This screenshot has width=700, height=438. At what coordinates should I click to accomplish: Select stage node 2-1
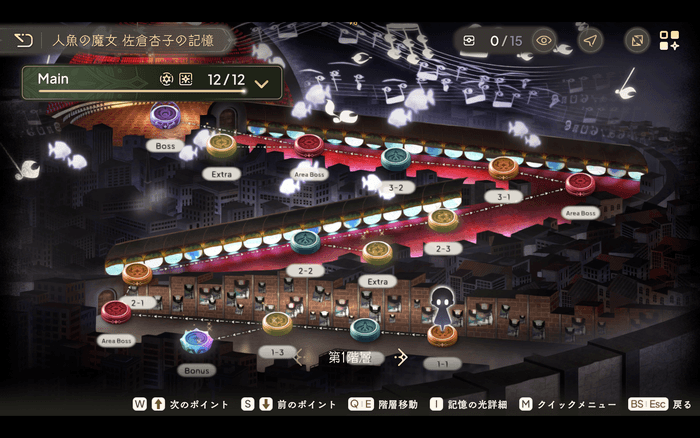click(x=138, y=273)
